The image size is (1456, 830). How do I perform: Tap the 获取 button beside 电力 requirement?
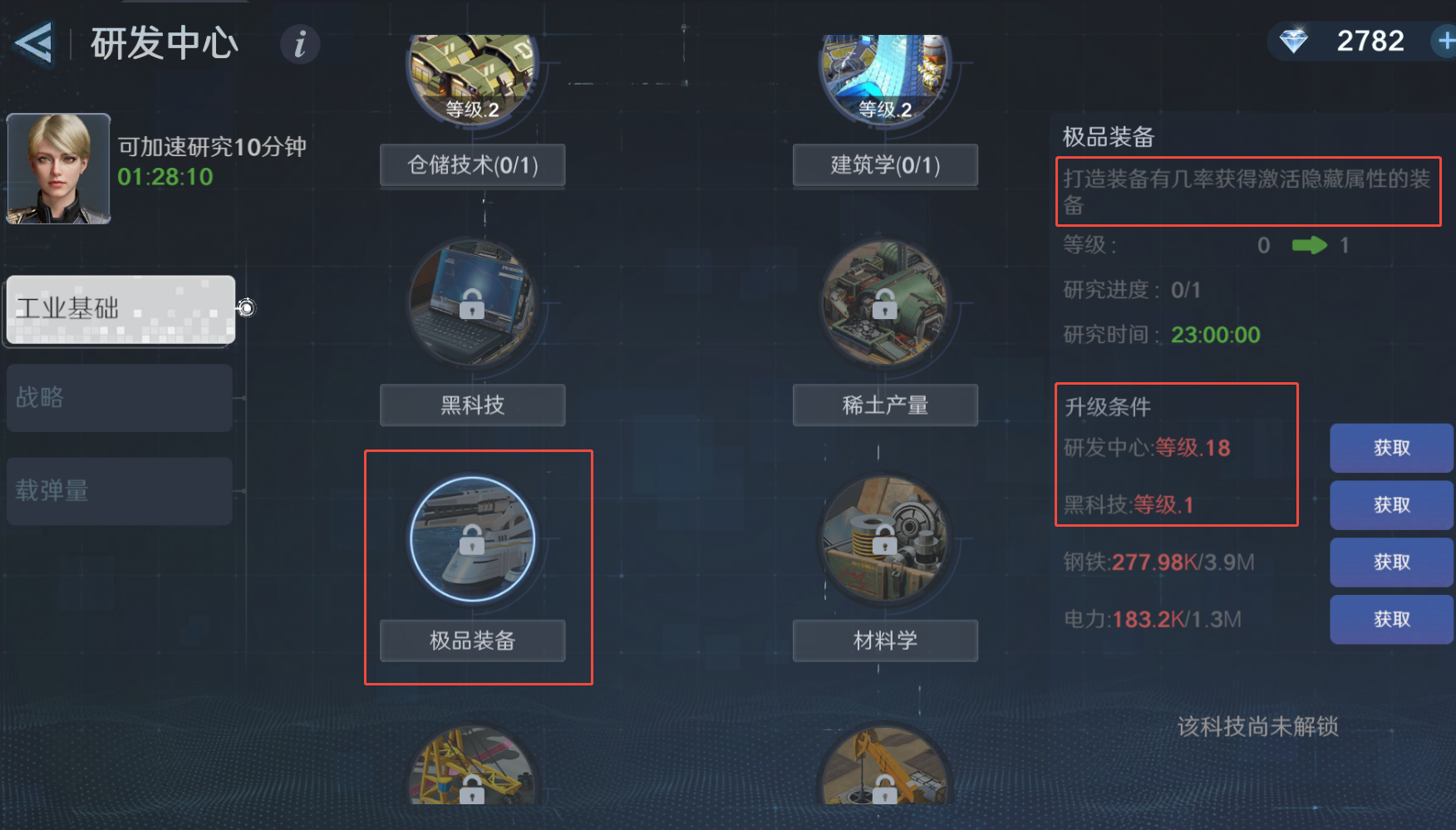[x=1391, y=619]
